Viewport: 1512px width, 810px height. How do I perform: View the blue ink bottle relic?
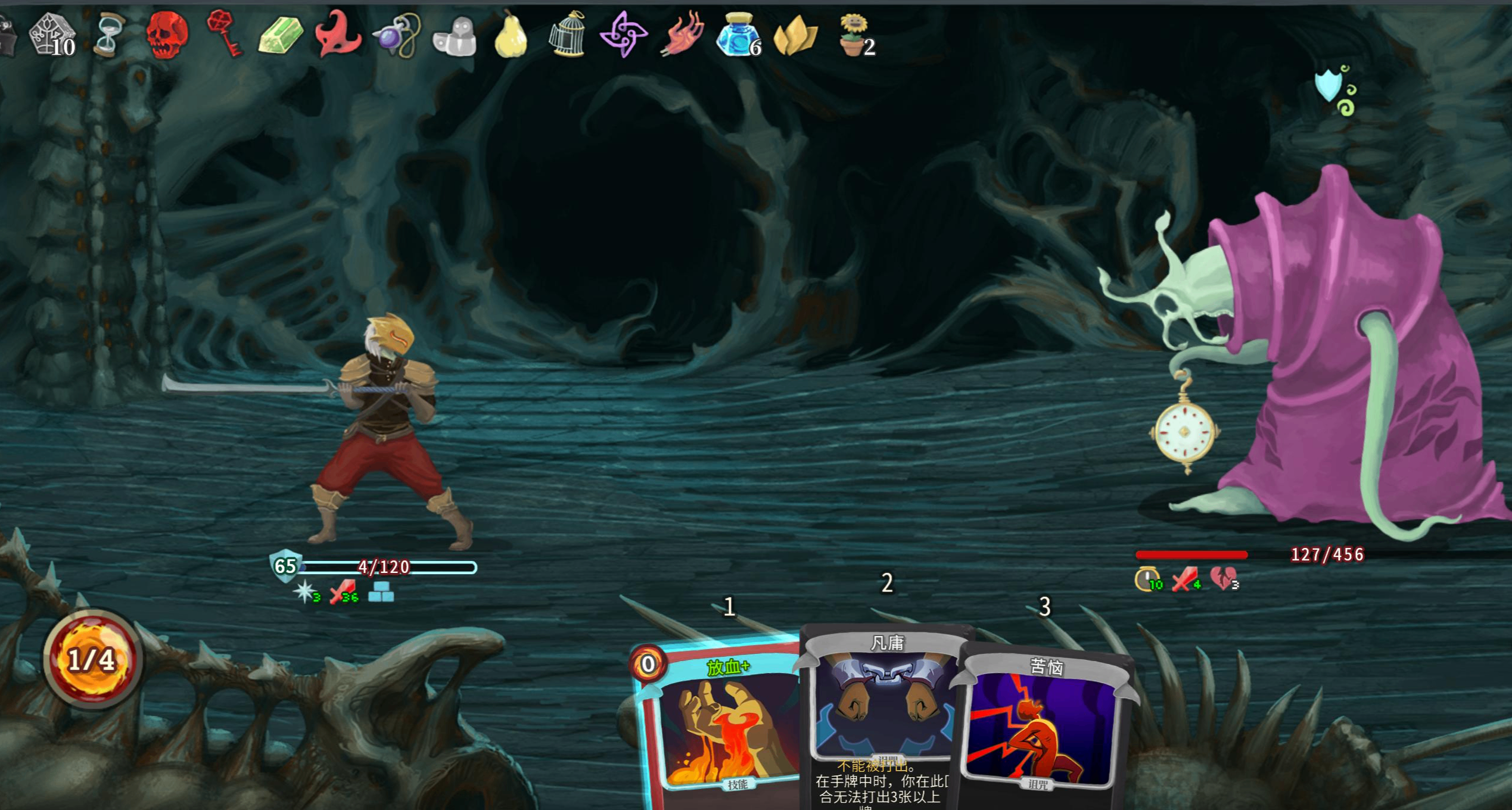click(737, 36)
